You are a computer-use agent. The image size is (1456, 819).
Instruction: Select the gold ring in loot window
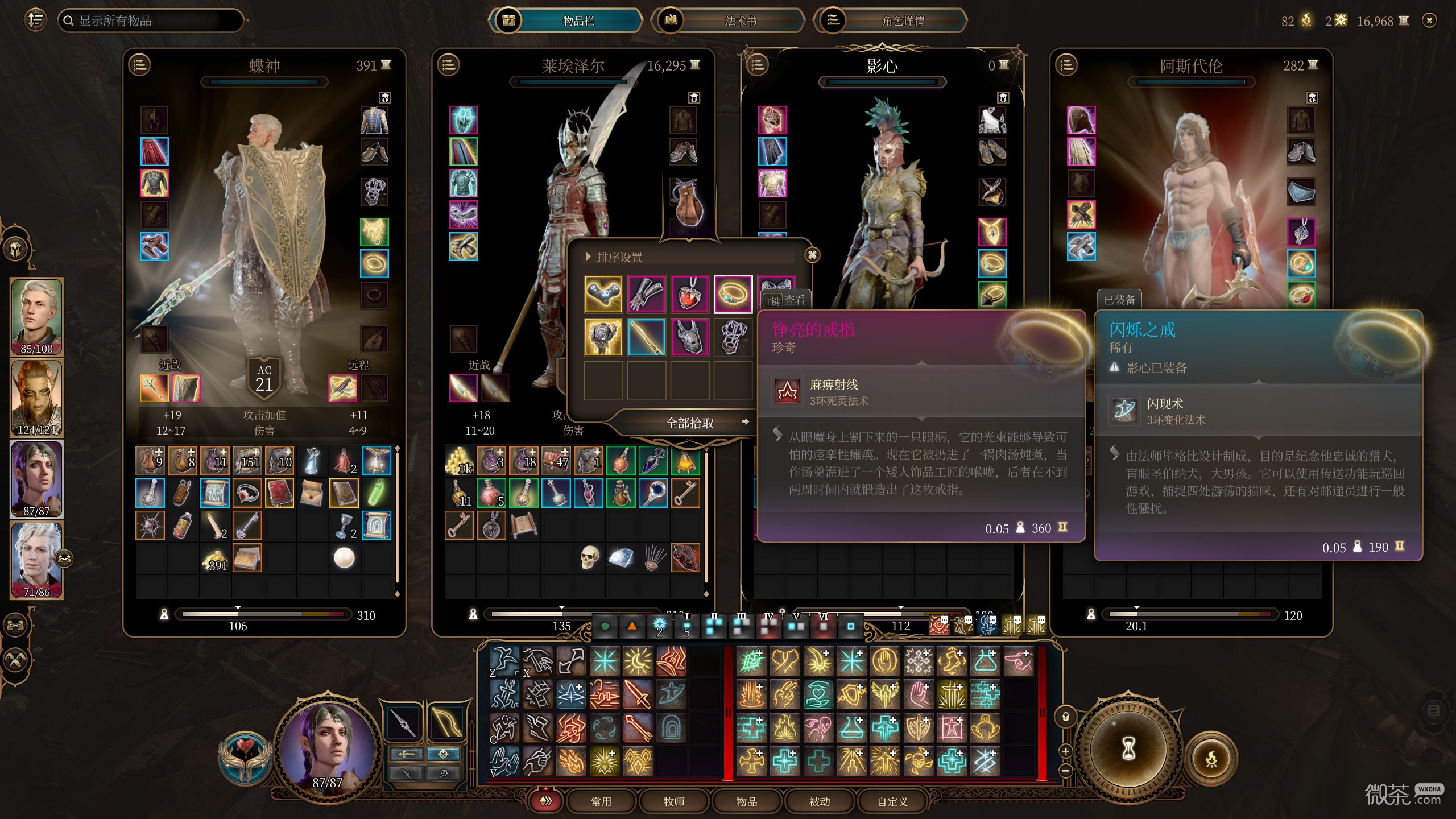coord(733,294)
